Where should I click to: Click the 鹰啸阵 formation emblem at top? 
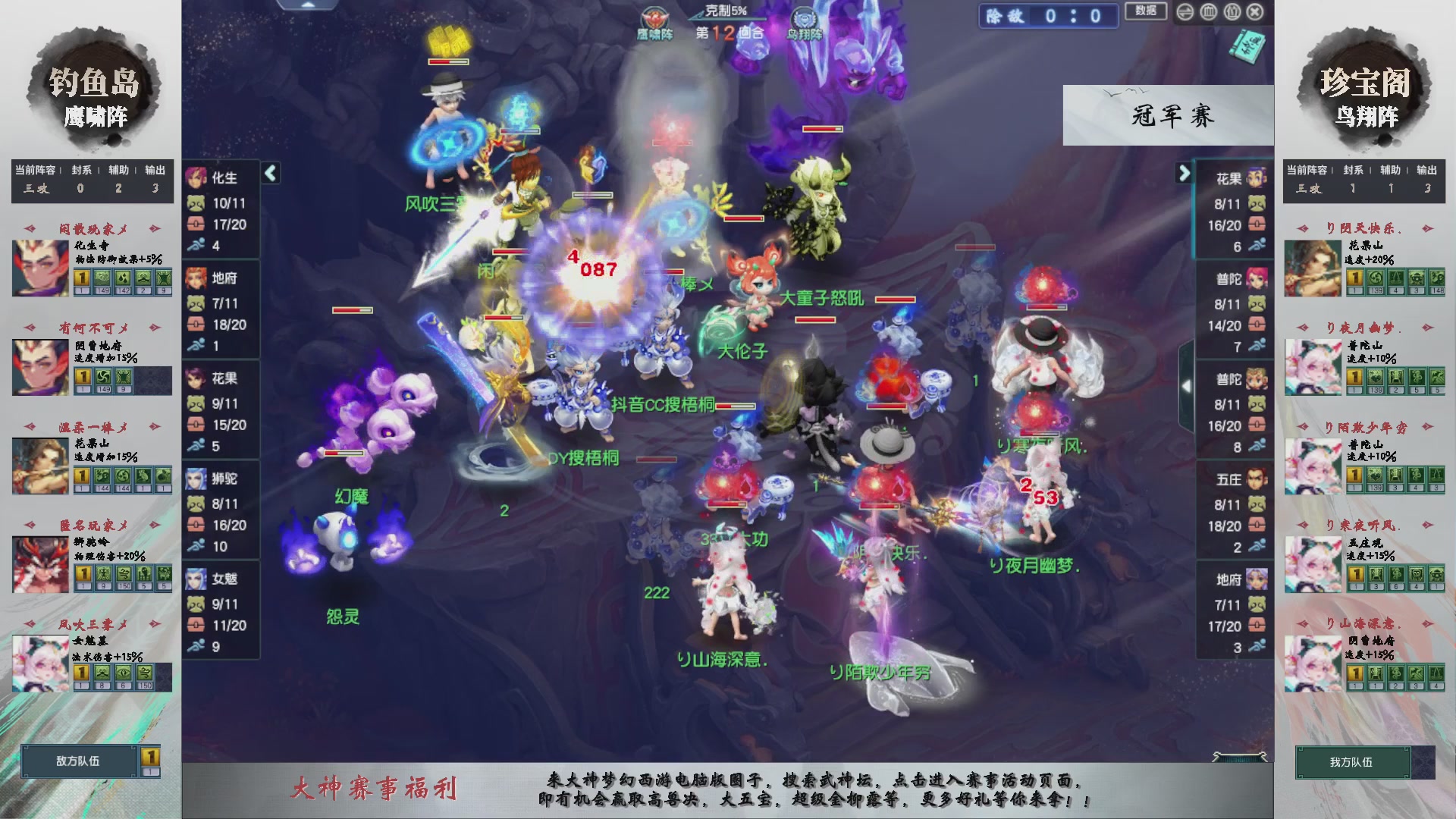(x=654, y=17)
